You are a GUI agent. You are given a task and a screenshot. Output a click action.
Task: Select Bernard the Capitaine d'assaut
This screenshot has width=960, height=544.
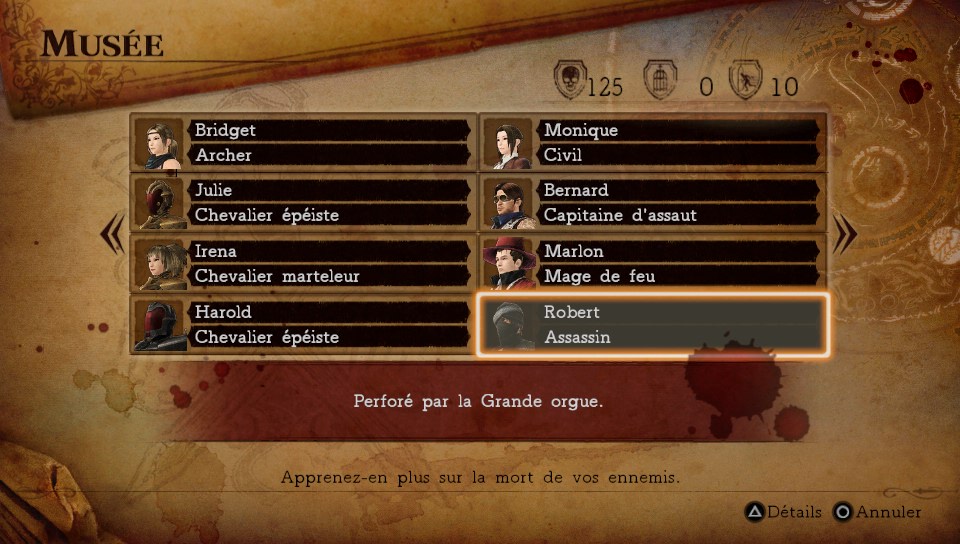coord(652,203)
